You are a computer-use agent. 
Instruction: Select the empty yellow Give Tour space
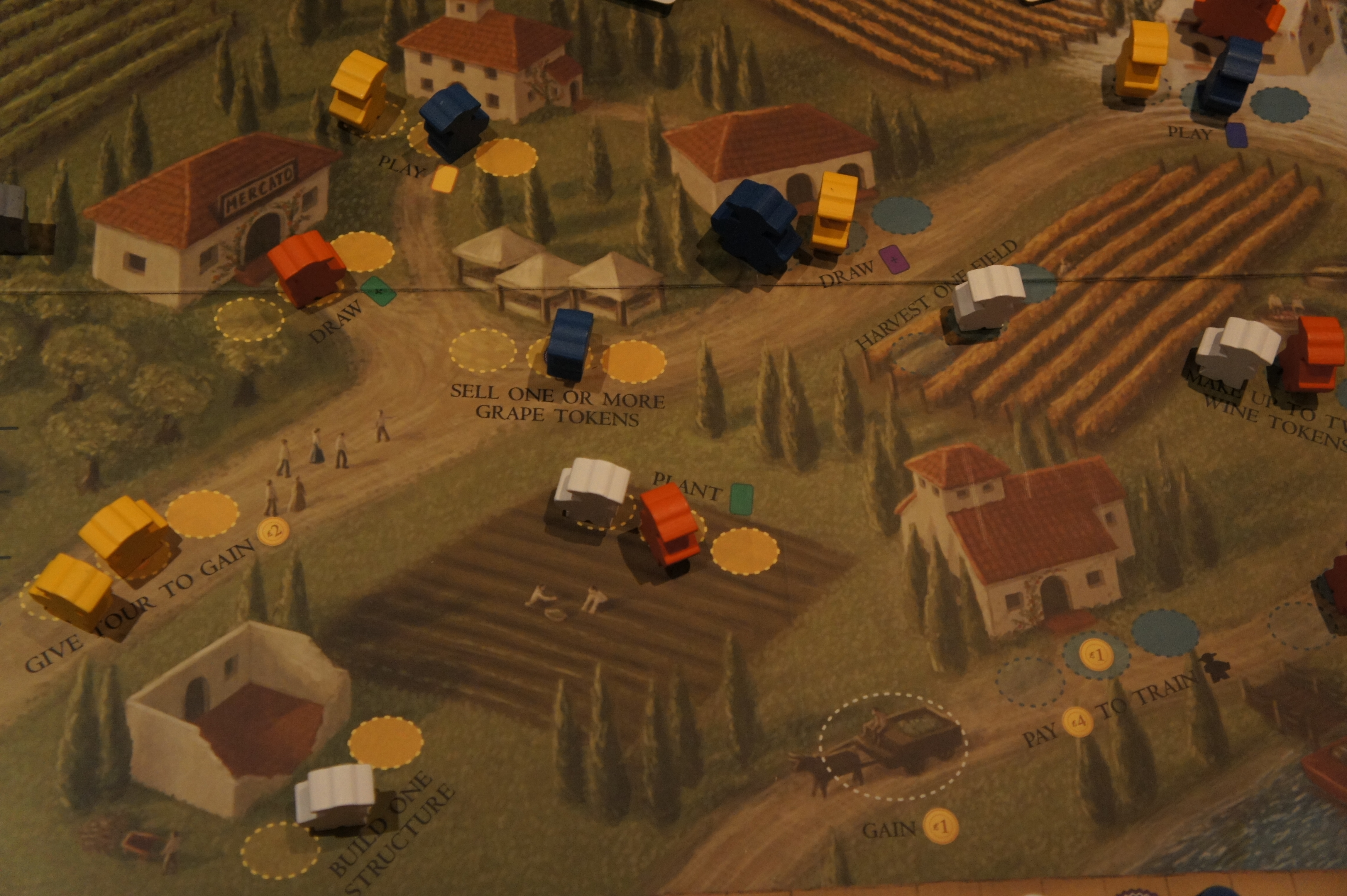[x=202, y=514]
